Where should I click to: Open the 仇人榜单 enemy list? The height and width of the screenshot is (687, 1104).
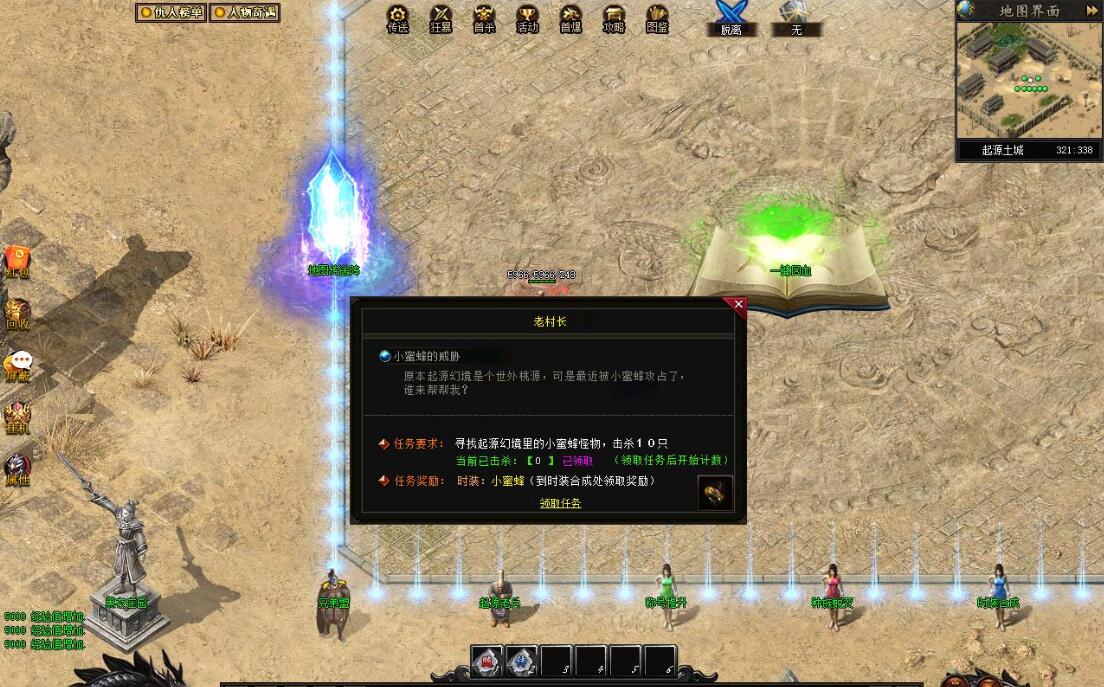(x=171, y=13)
